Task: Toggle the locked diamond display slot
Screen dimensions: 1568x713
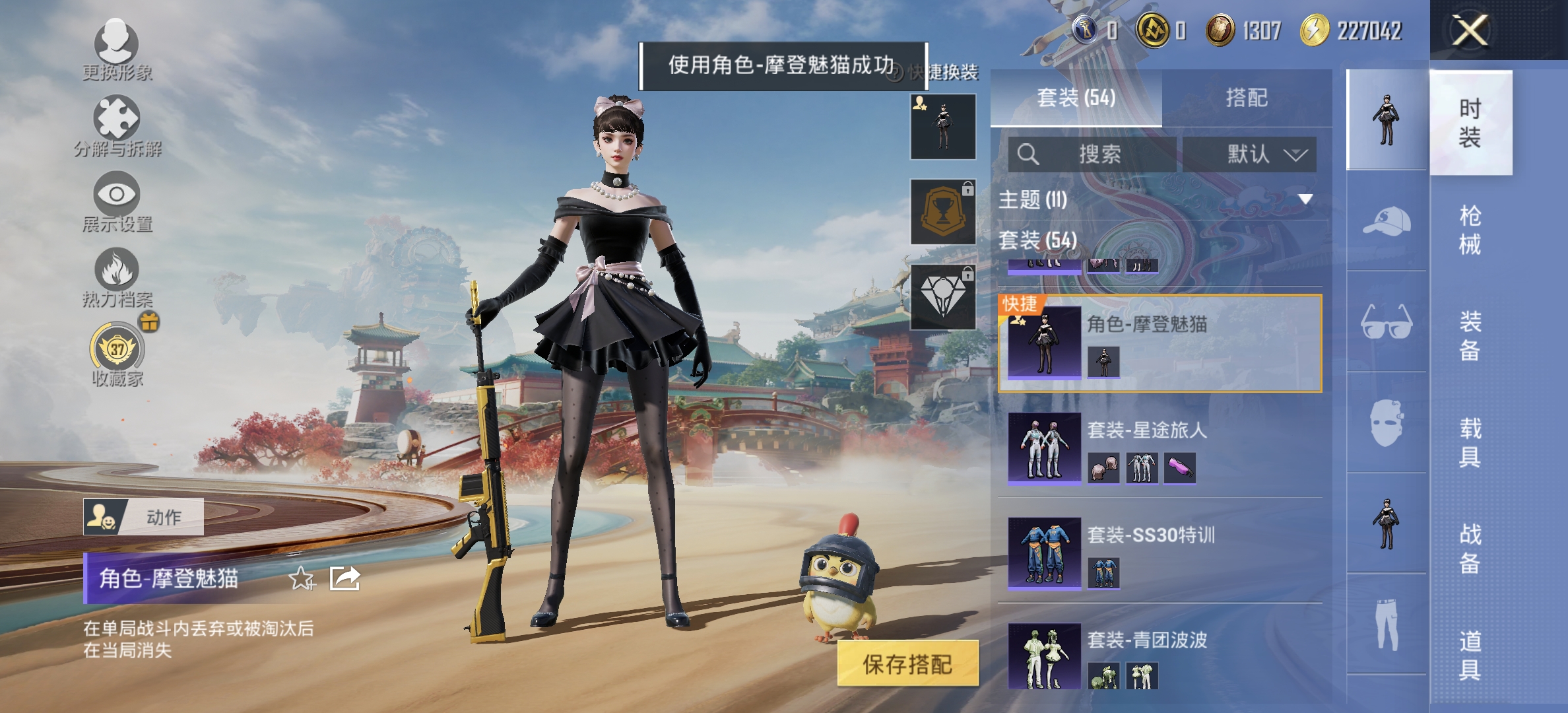Action: pos(942,296)
